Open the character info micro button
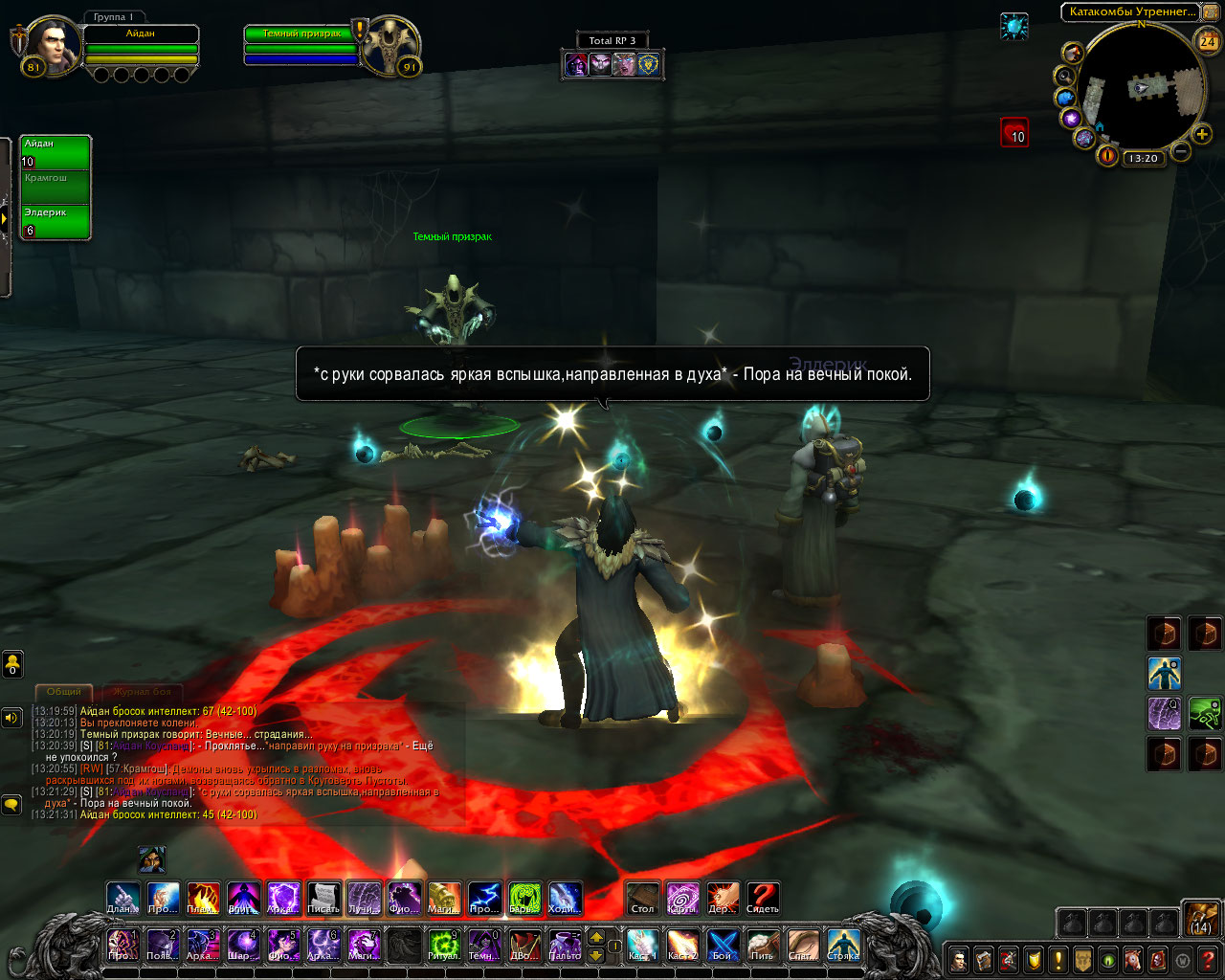The image size is (1225, 980). [958, 959]
